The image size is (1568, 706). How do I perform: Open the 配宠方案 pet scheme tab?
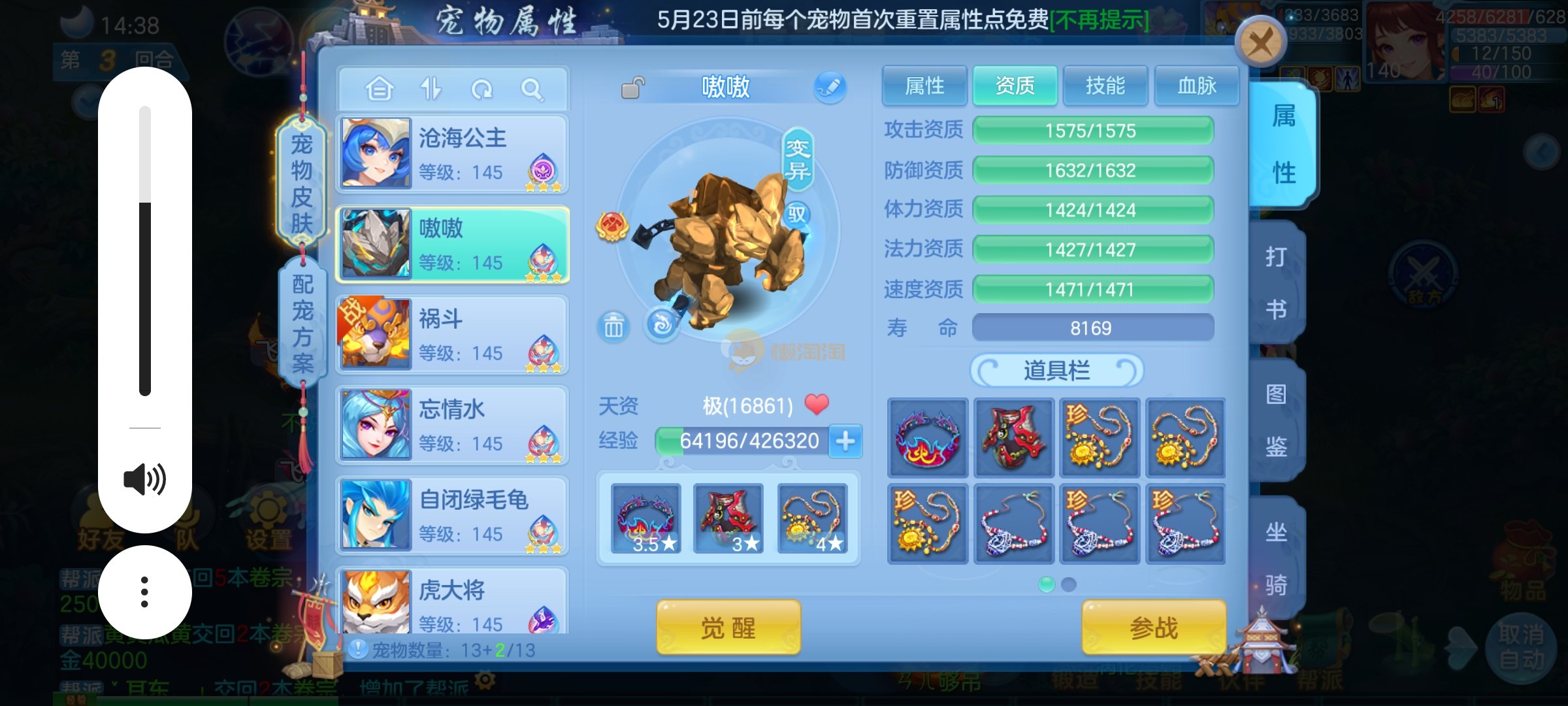(x=302, y=324)
